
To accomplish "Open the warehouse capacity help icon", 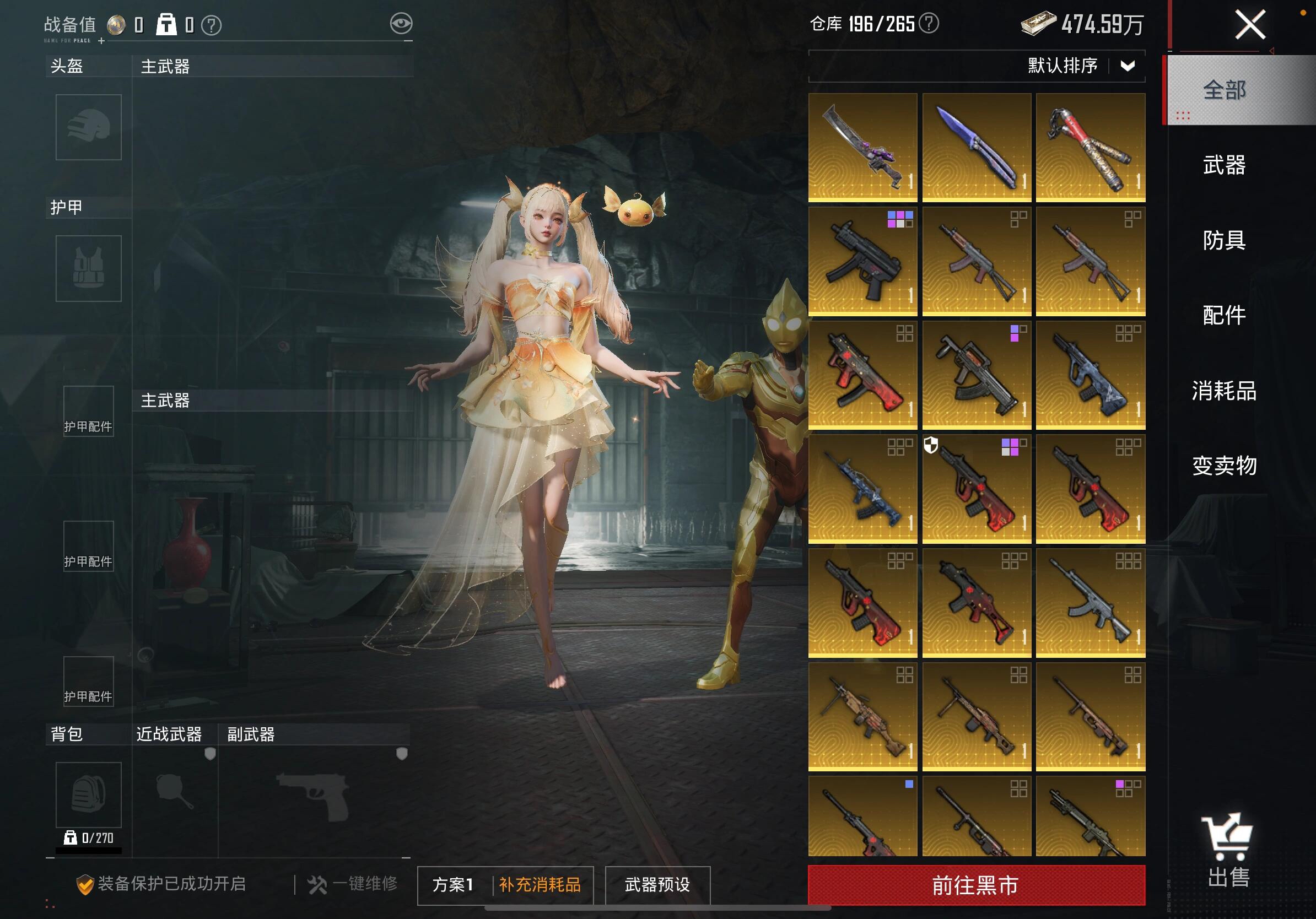I will [929, 24].
